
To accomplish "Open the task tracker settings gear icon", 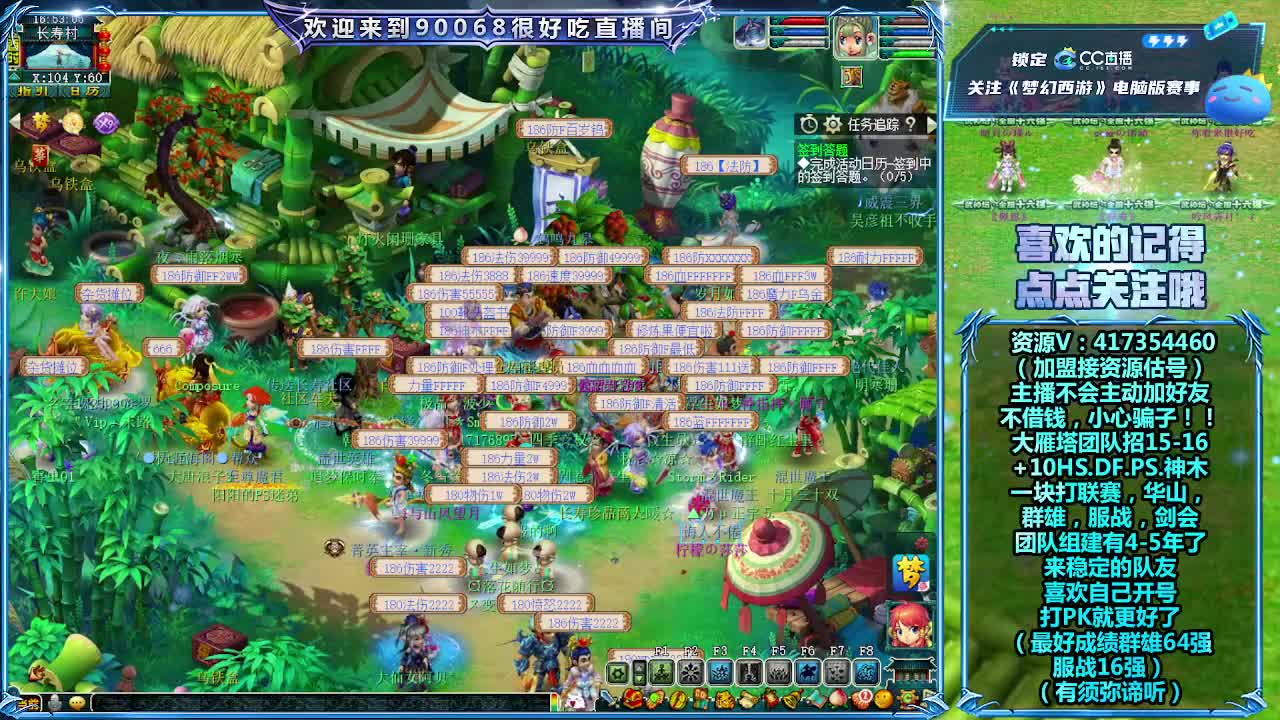I will (x=833, y=123).
